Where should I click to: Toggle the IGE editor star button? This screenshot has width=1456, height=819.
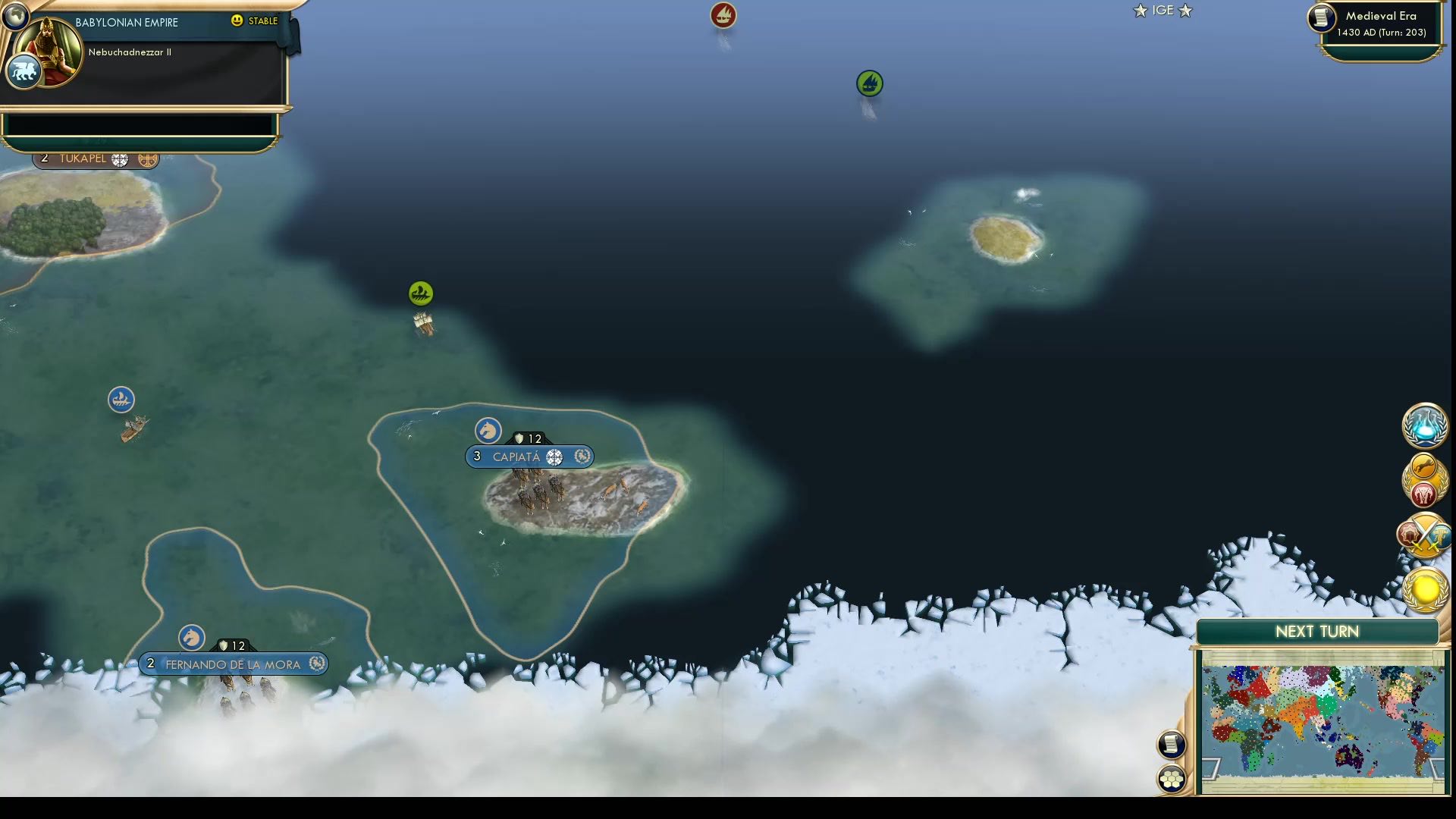click(1163, 11)
